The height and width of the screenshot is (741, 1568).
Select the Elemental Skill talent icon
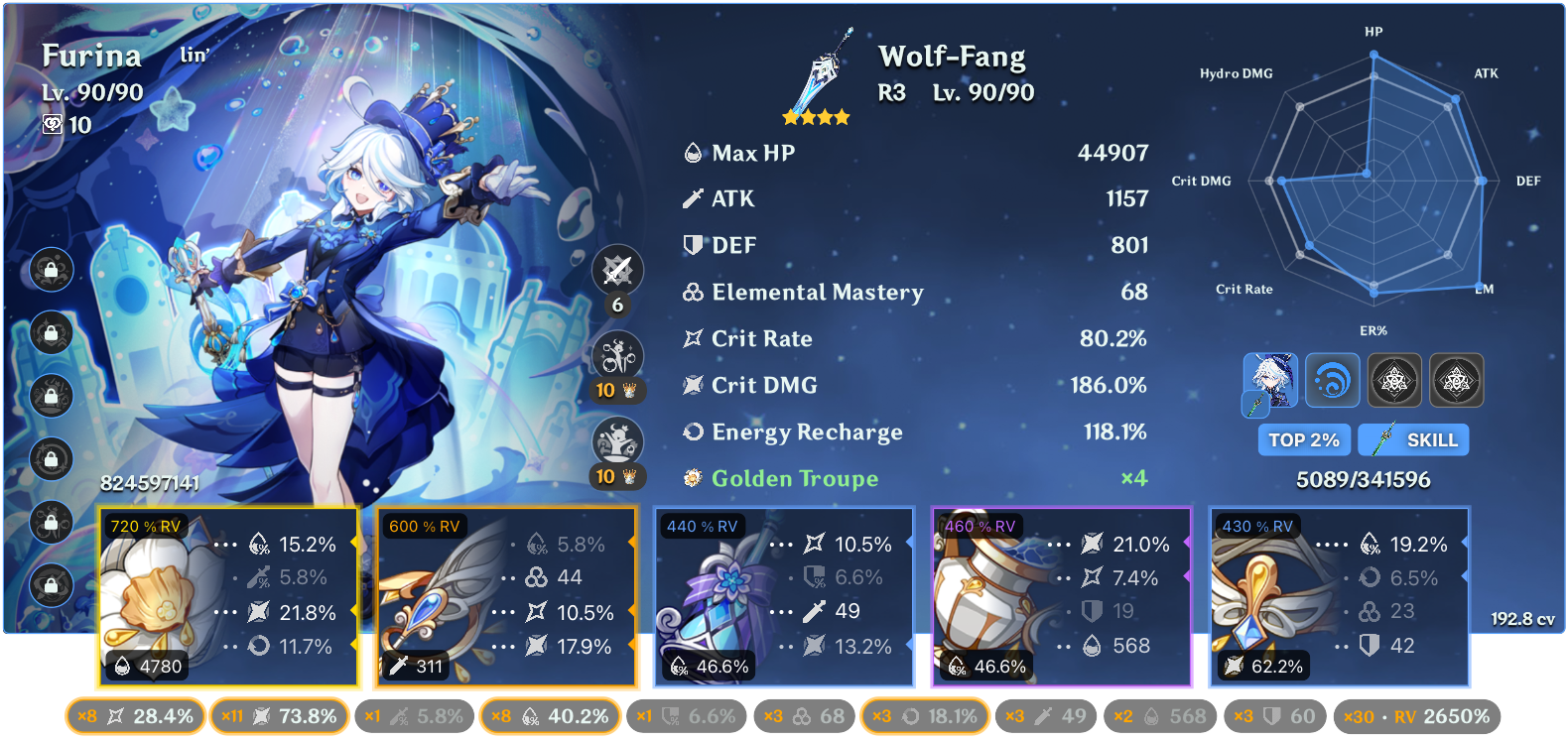click(x=617, y=354)
